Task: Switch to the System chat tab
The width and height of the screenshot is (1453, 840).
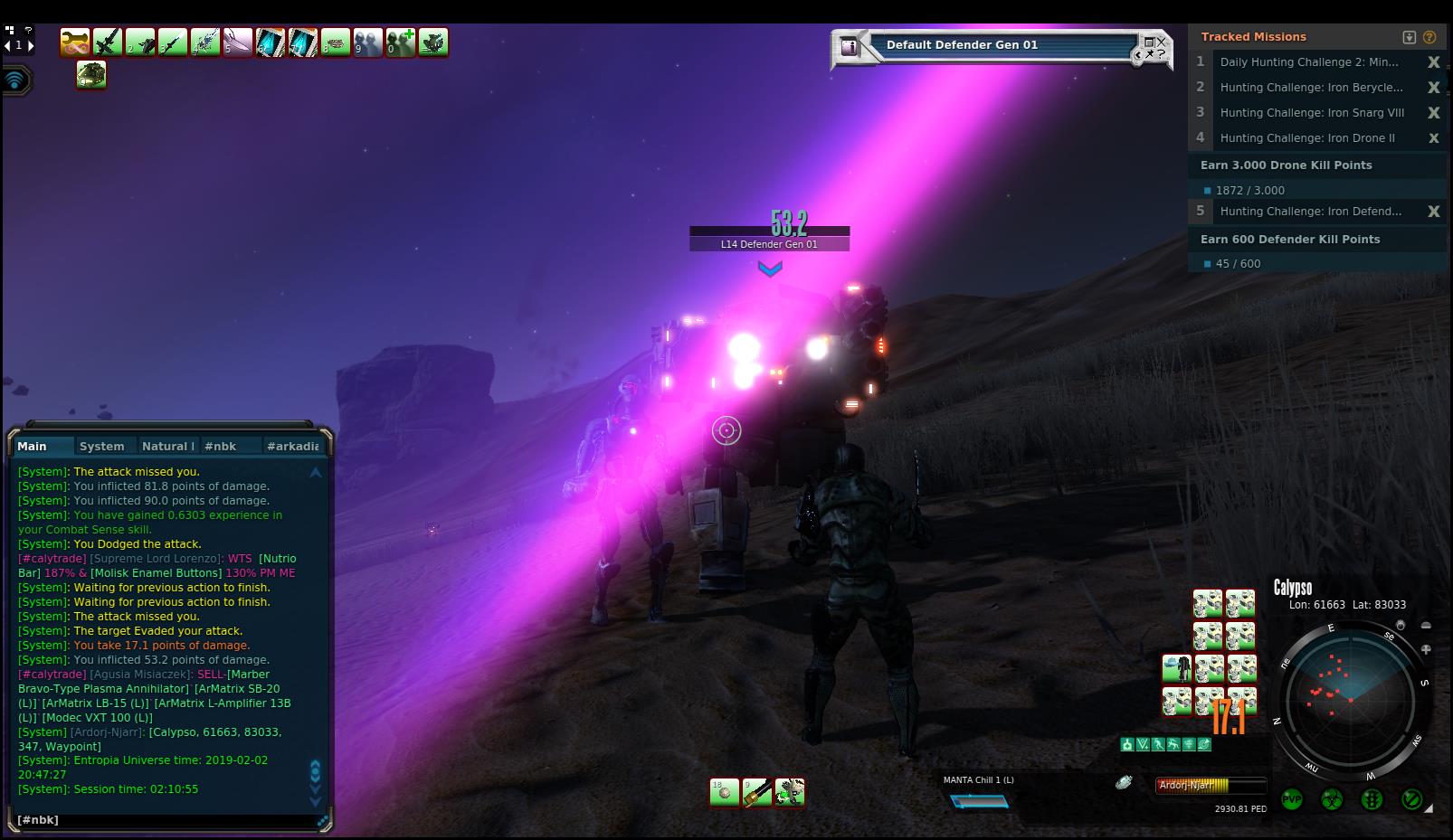Action: (101, 446)
